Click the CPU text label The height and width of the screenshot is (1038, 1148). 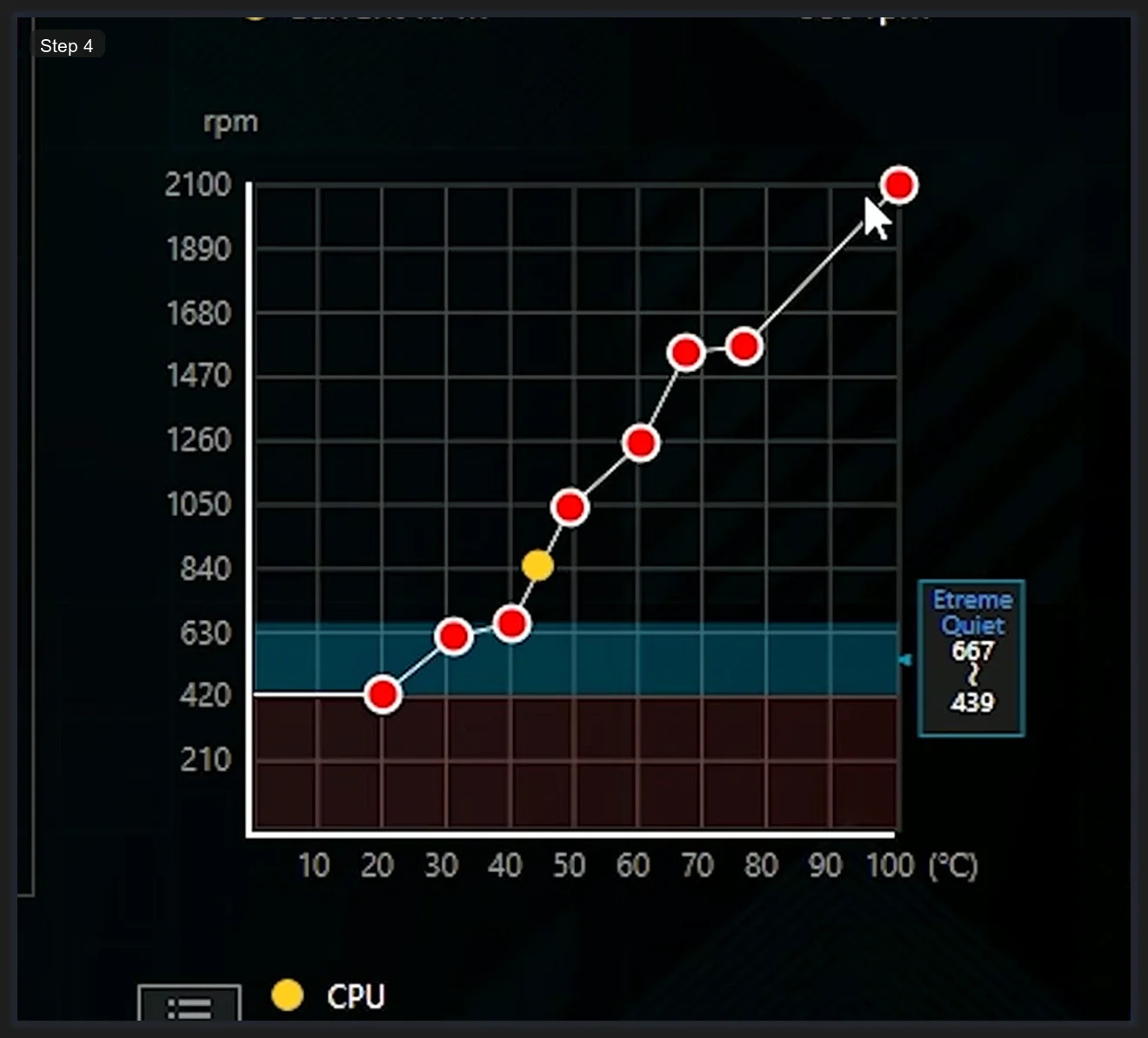(x=357, y=996)
